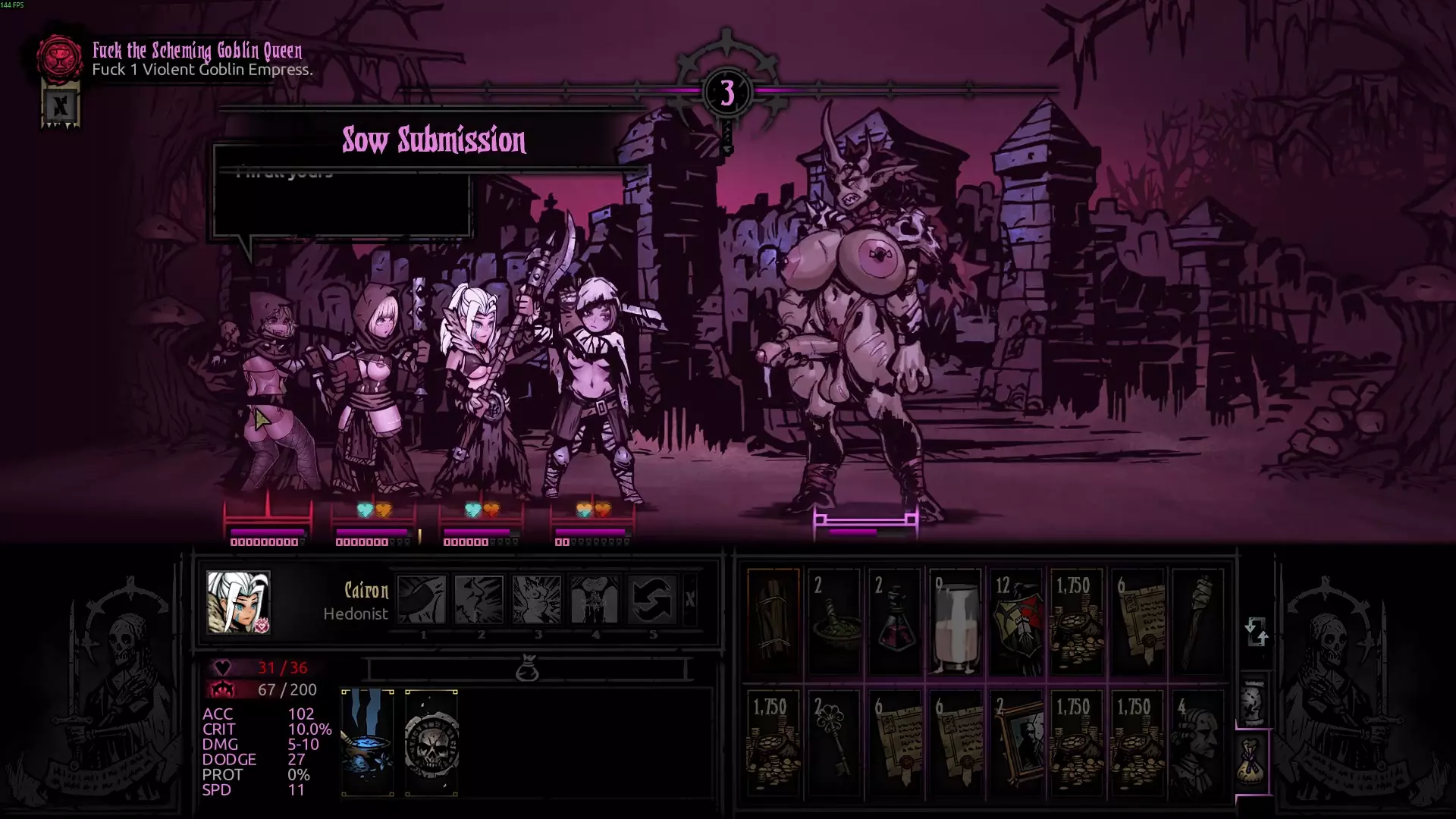
Task: Select the stone bust heirloom stack
Action: tap(1198, 743)
